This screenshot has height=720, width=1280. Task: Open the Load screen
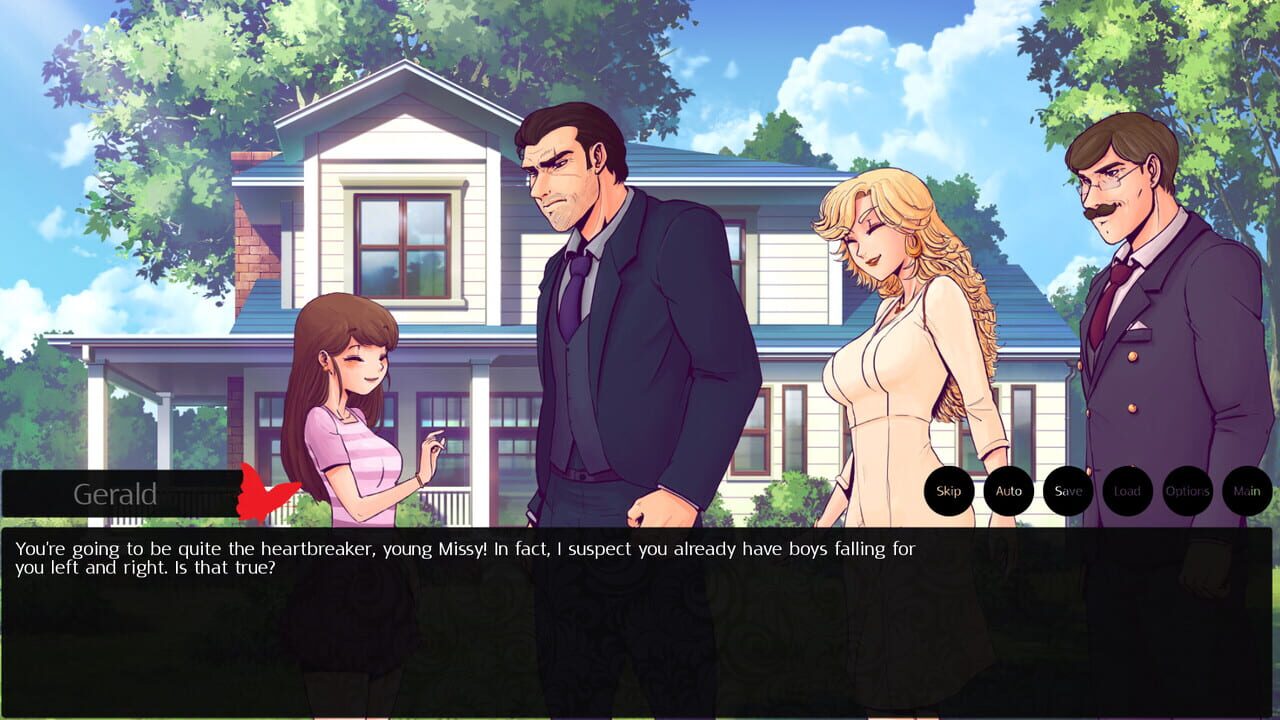coord(1128,491)
